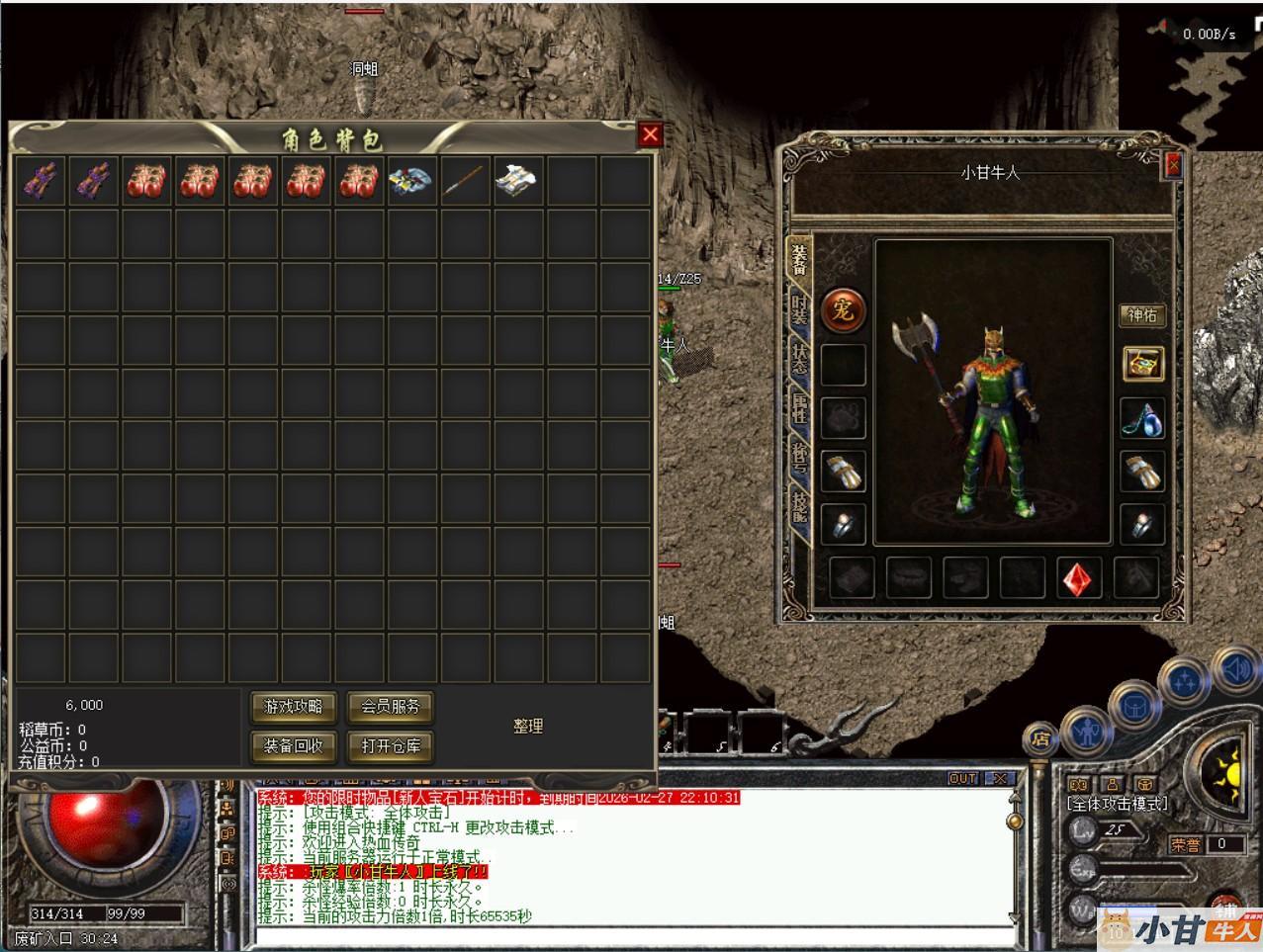The image size is (1263, 952).
Task: Select the red gem equipment slot
Action: (x=1079, y=578)
